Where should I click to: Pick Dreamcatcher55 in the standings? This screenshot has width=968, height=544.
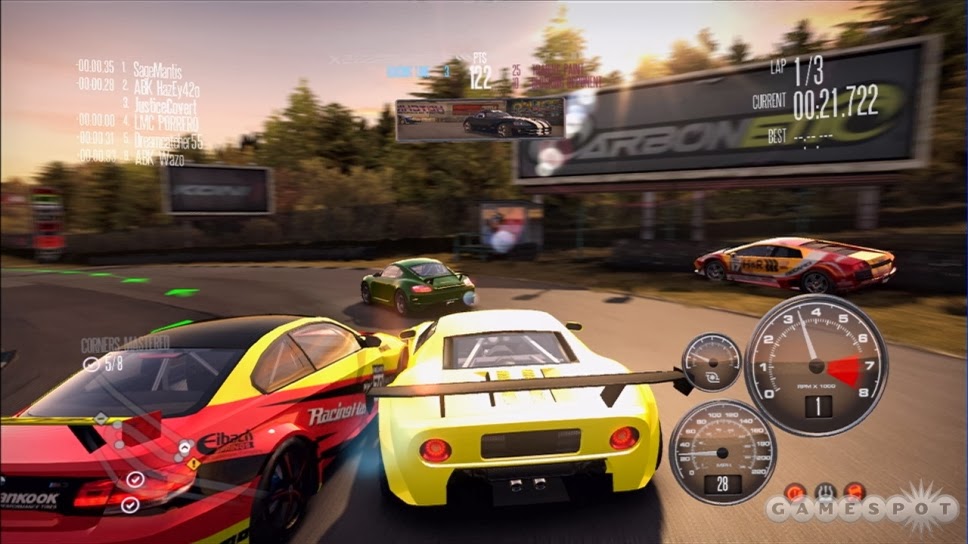point(168,140)
